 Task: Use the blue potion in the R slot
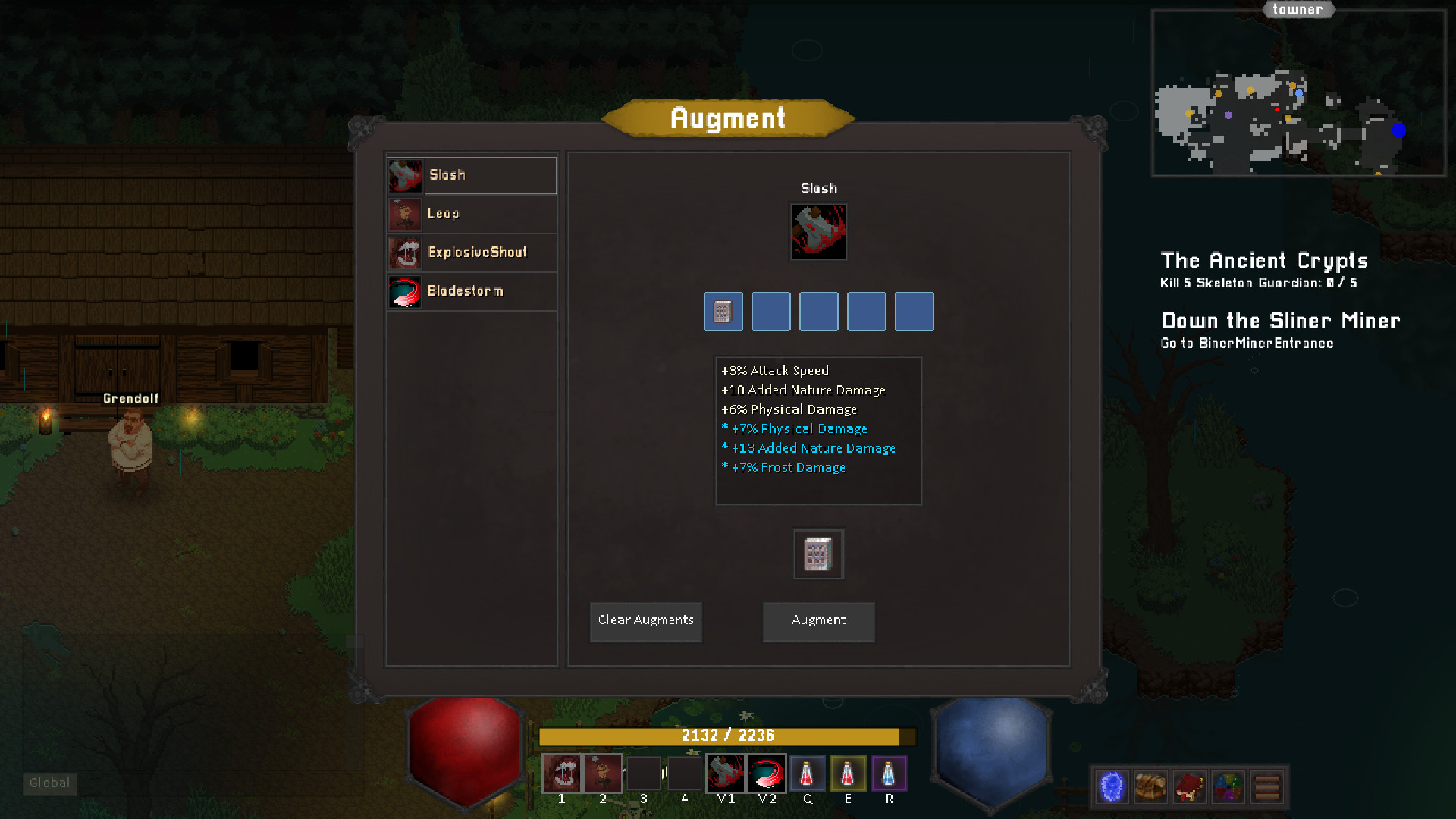890,773
